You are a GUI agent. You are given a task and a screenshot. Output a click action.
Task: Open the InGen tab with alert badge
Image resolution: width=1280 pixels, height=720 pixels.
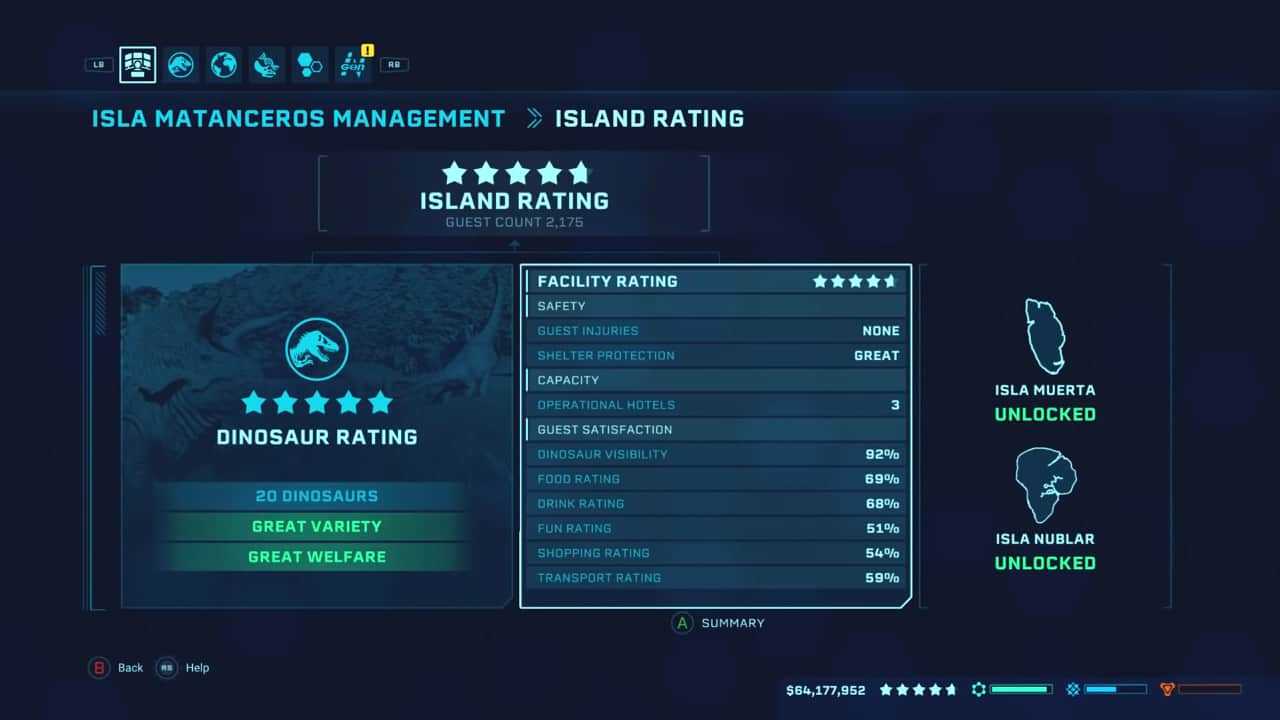click(x=353, y=65)
